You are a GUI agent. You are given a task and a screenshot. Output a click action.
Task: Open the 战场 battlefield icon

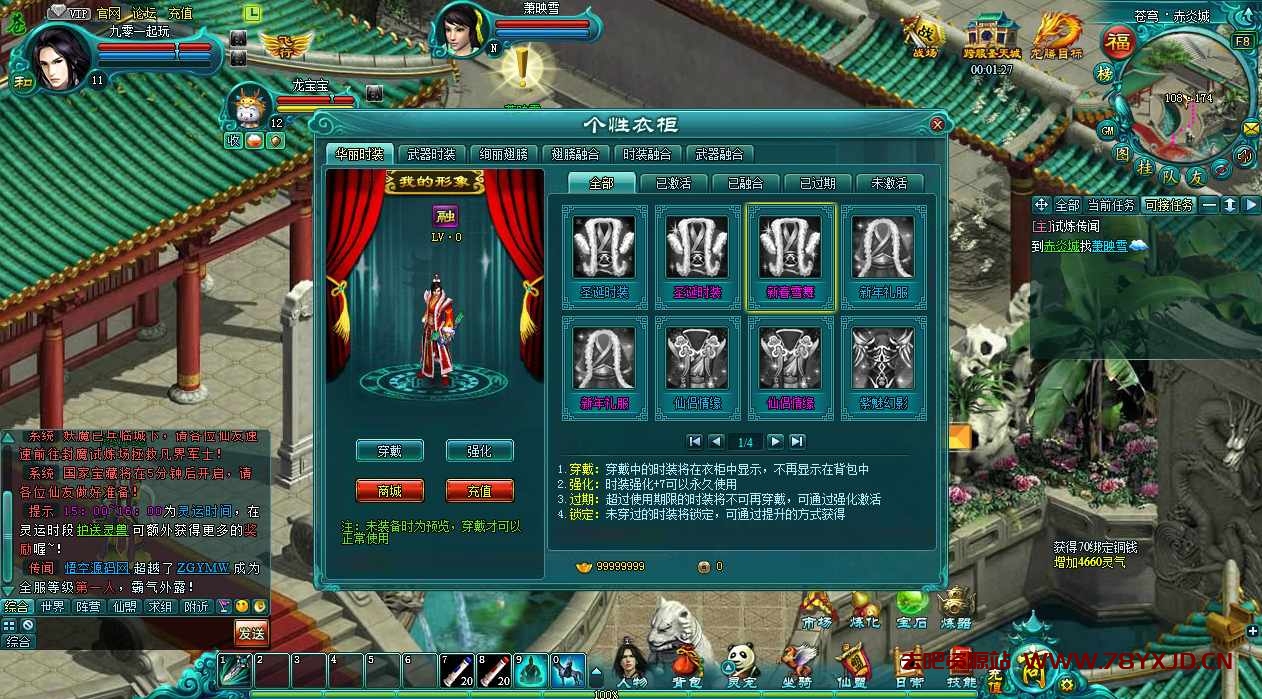(925, 40)
